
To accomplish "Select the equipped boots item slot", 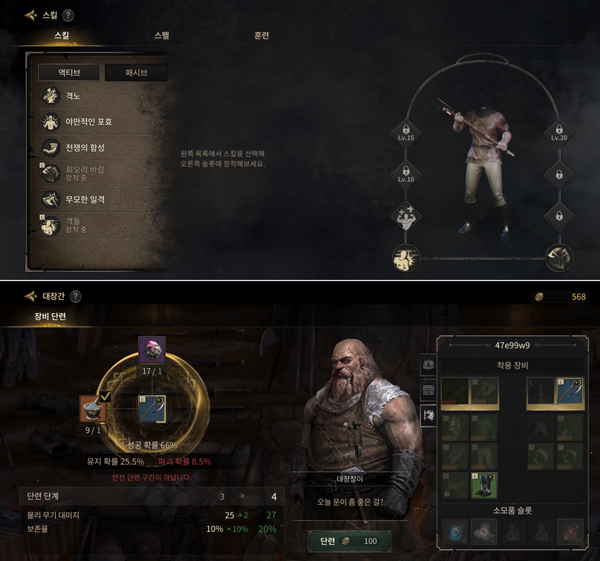I will pos(484,484).
